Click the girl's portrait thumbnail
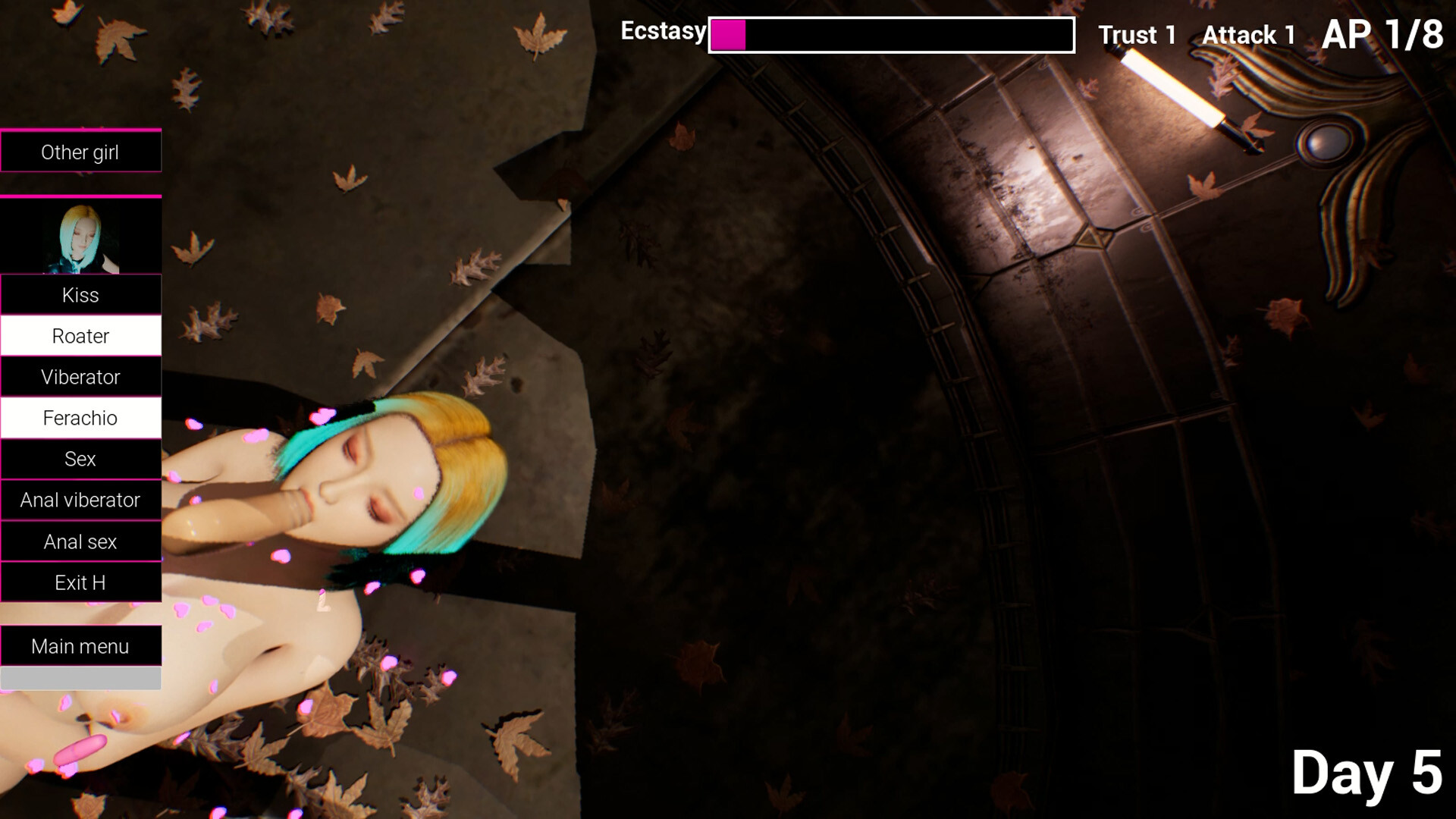Image resolution: width=1456 pixels, height=819 pixels. [x=80, y=237]
